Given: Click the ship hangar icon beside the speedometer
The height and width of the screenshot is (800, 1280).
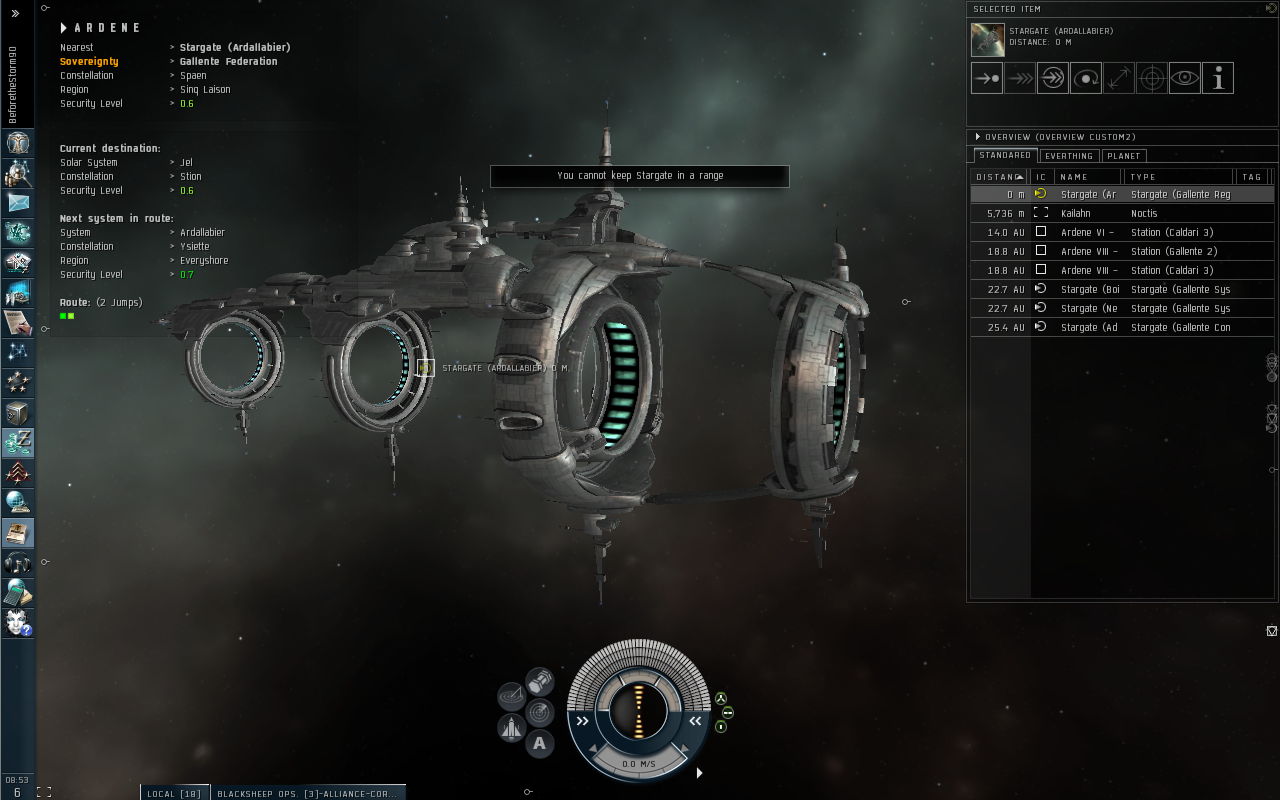Looking at the screenshot, I should [512, 727].
